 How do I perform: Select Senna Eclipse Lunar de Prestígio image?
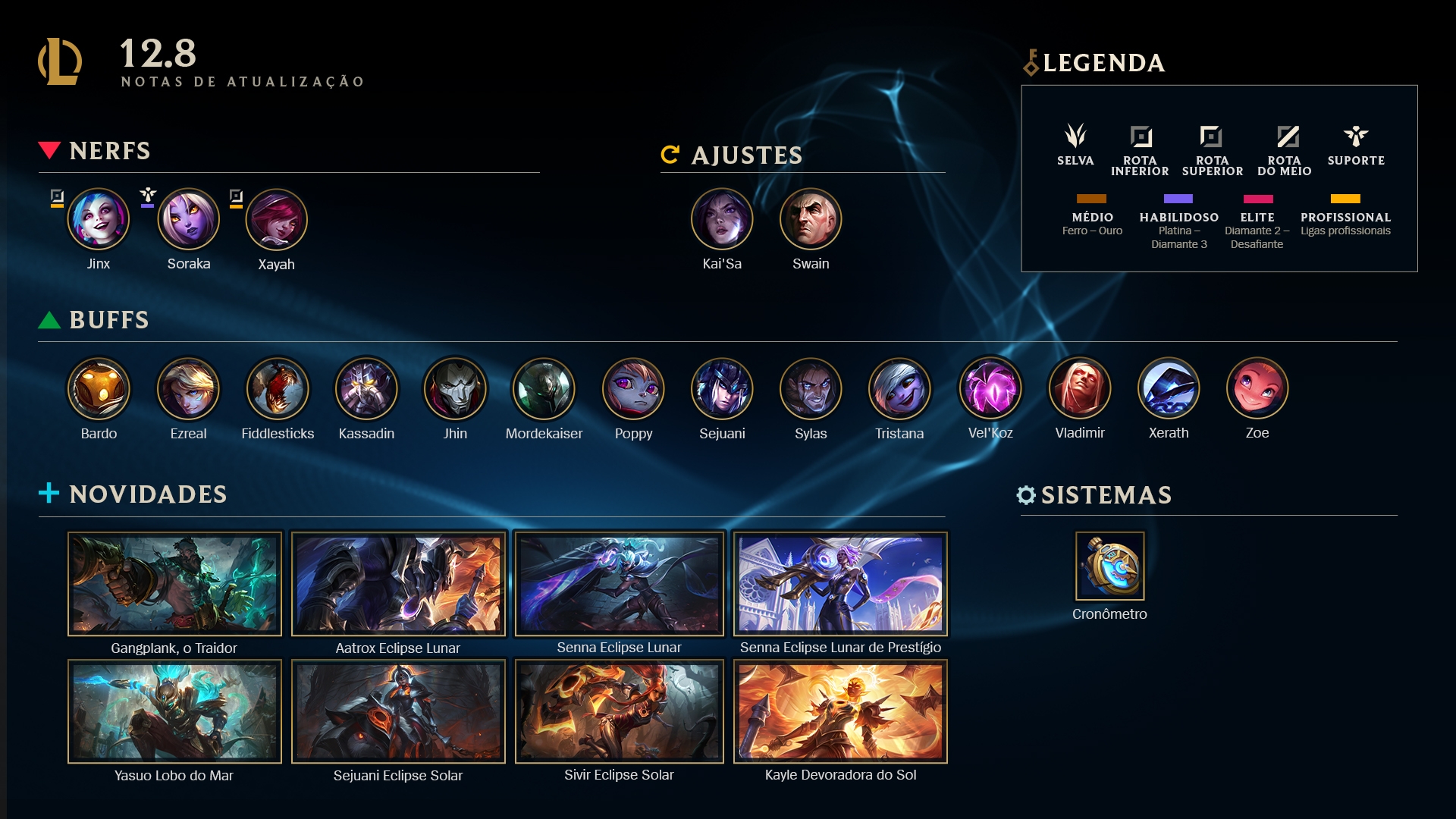(x=840, y=583)
